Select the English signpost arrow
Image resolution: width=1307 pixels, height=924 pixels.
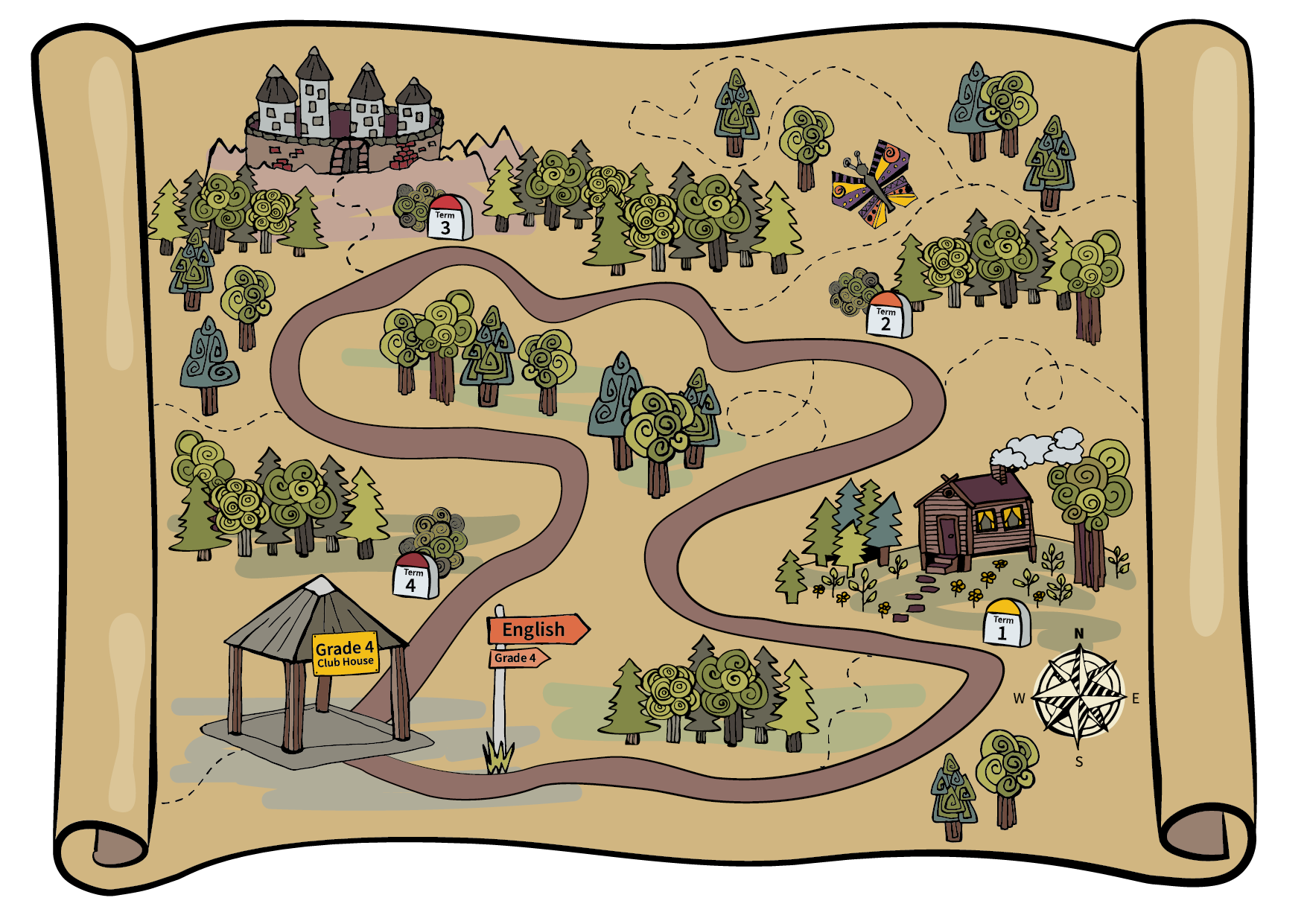(x=536, y=629)
